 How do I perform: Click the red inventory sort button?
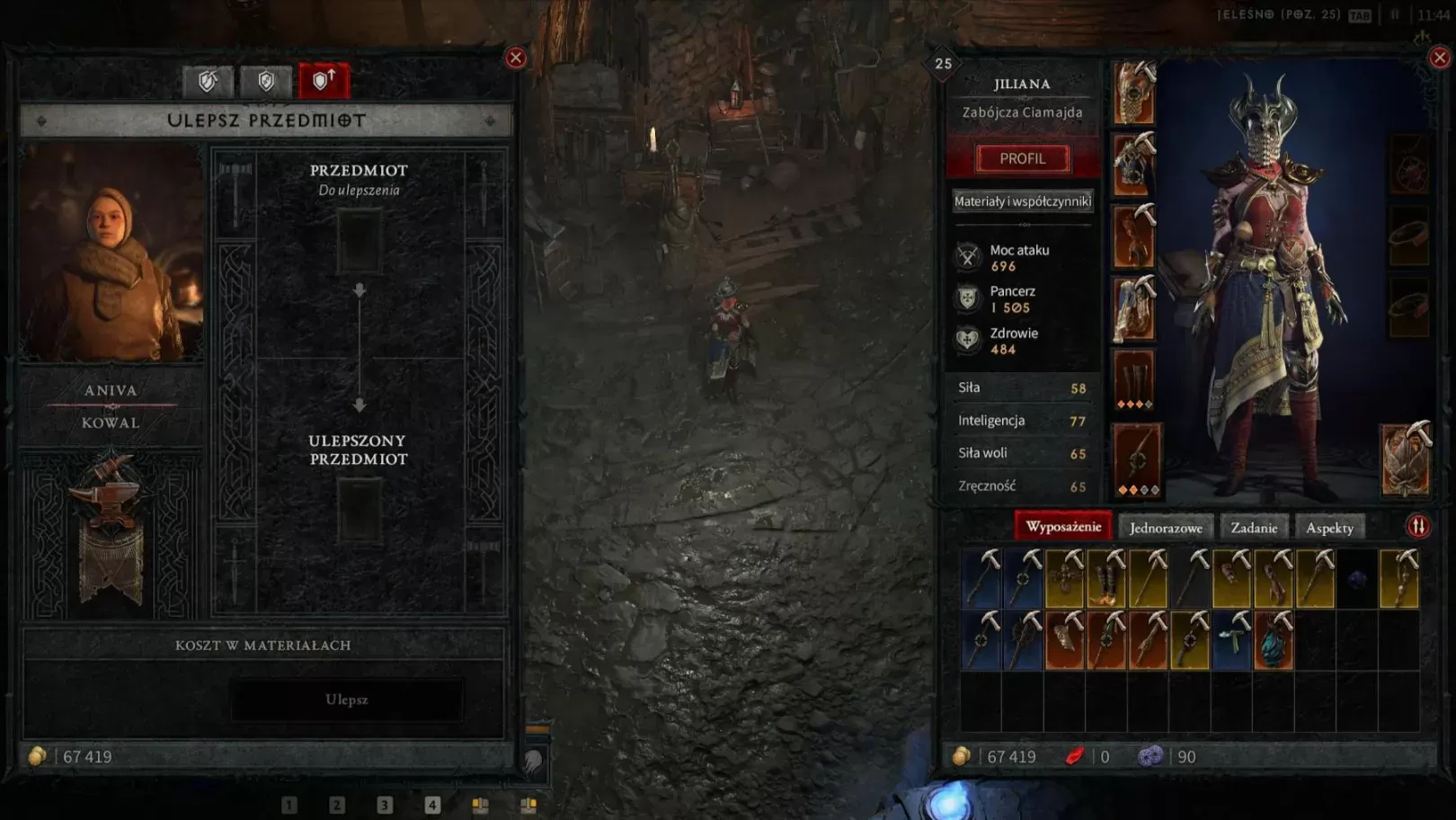1418,527
